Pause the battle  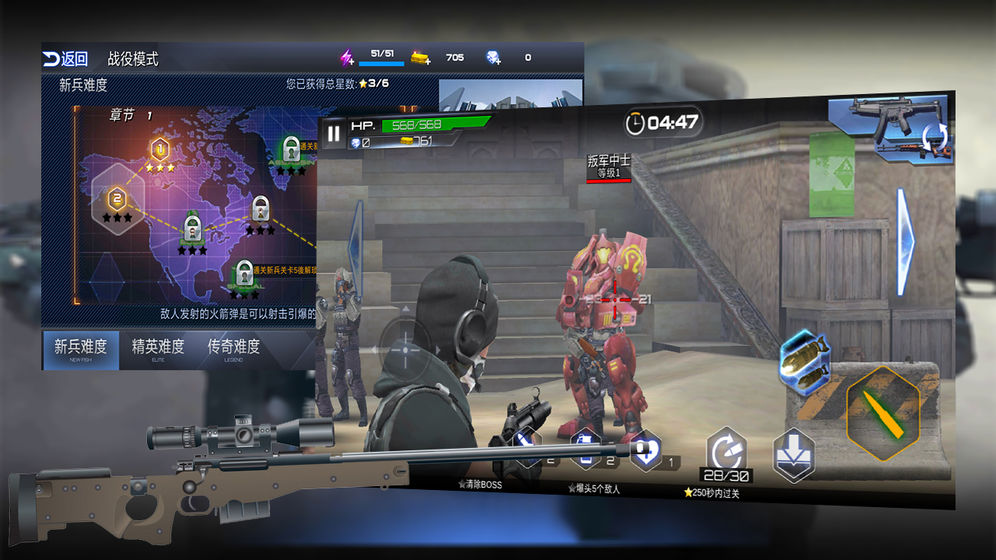[334, 132]
